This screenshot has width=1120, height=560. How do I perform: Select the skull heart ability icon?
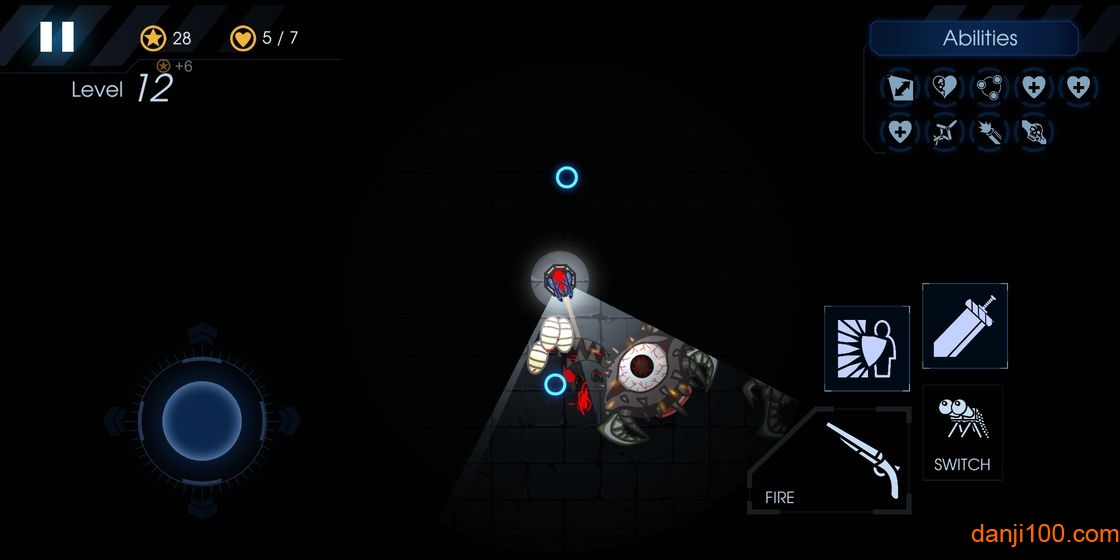click(944, 88)
